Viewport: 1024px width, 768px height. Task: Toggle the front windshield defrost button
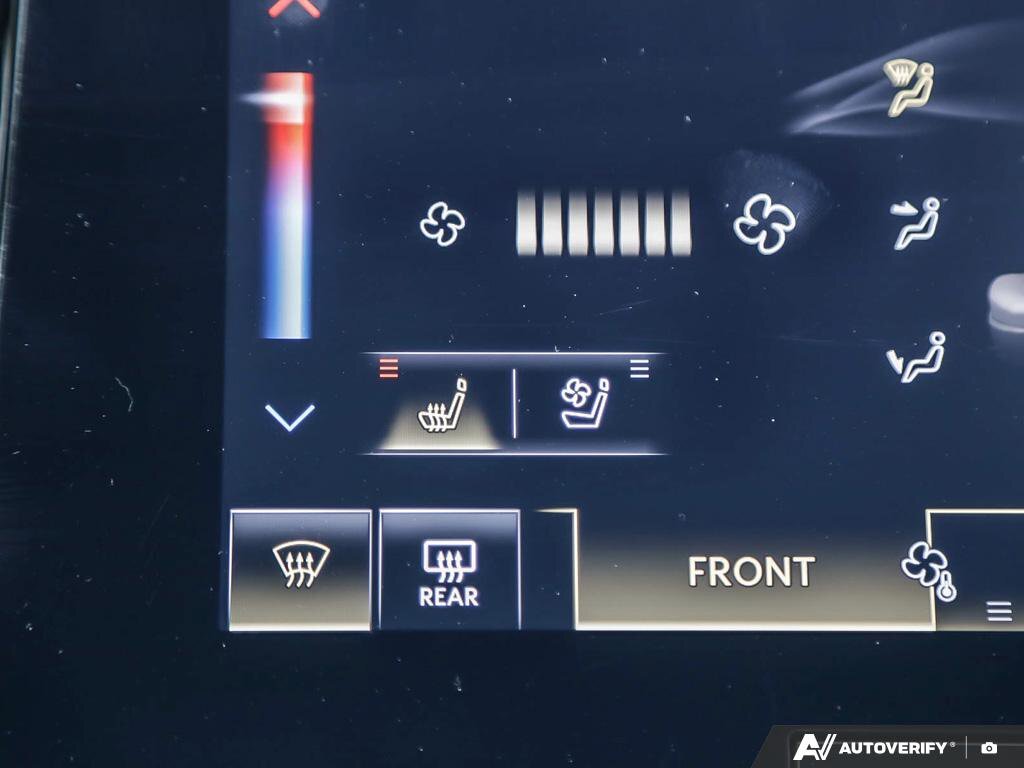point(300,568)
